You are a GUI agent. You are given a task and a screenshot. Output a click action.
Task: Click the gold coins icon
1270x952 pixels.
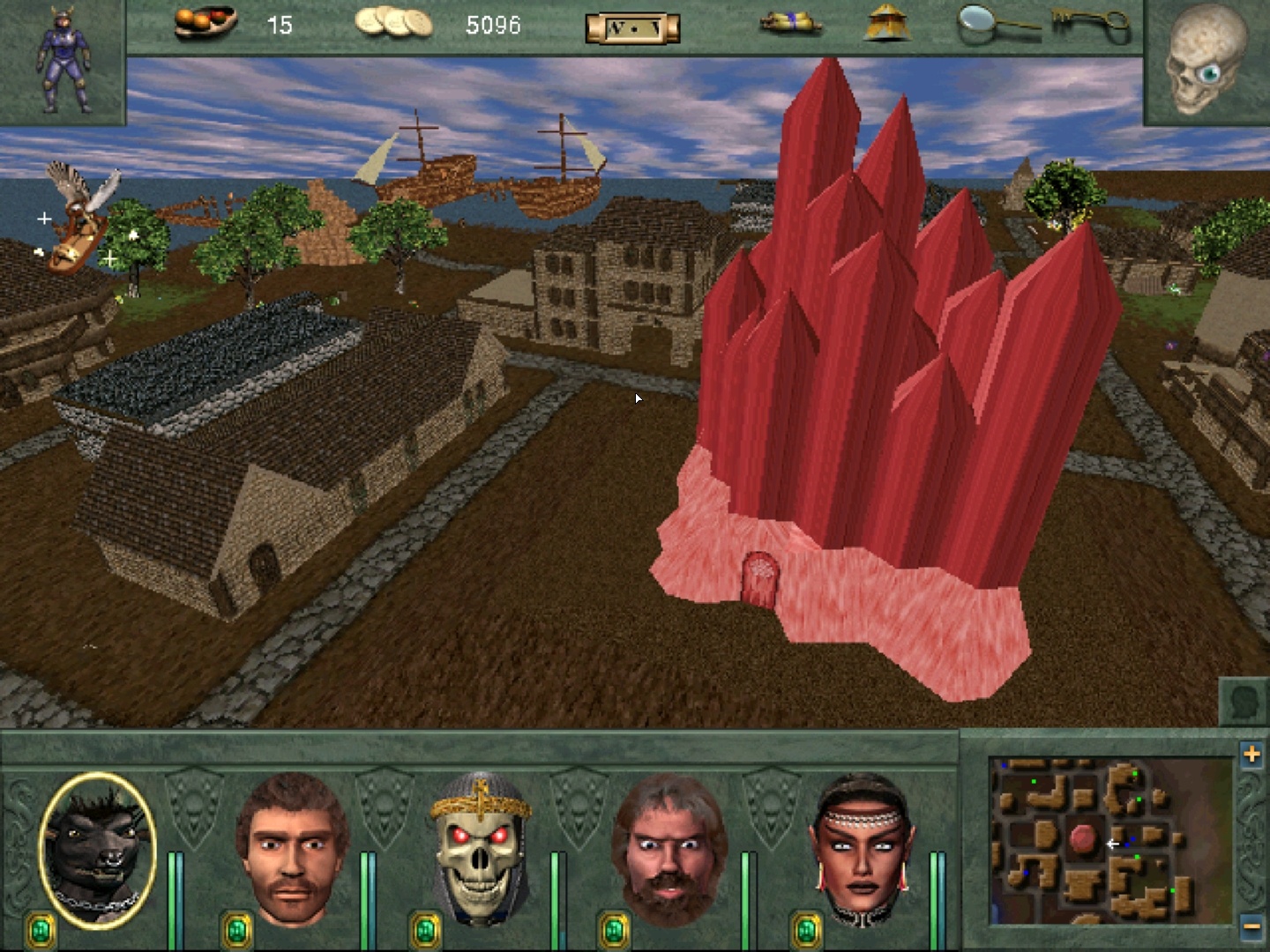coord(393,23)
